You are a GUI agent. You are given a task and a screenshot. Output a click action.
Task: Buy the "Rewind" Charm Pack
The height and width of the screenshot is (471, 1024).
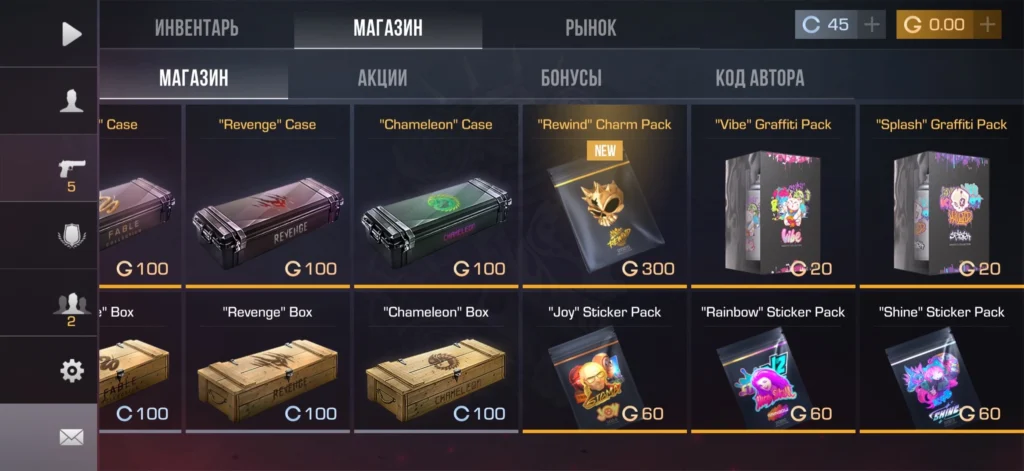tap(604, 195)
